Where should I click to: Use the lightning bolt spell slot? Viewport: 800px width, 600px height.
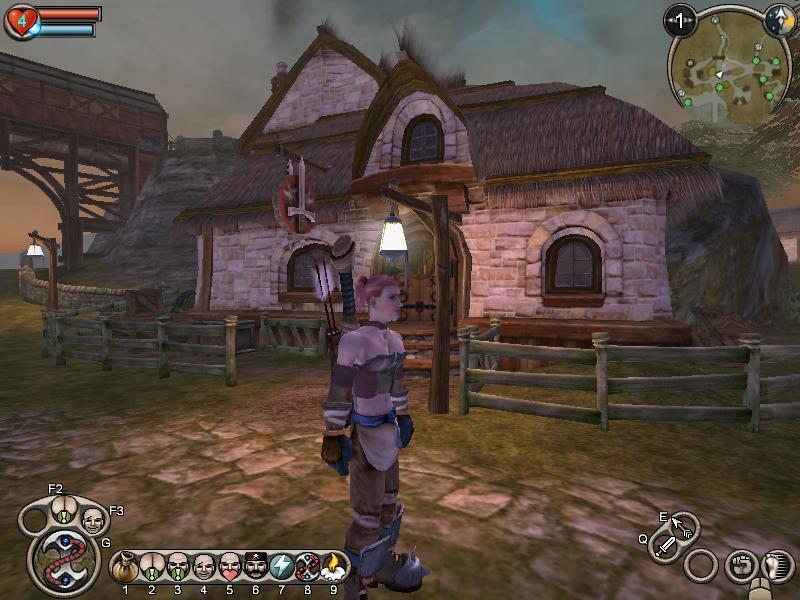coord(281,567)
